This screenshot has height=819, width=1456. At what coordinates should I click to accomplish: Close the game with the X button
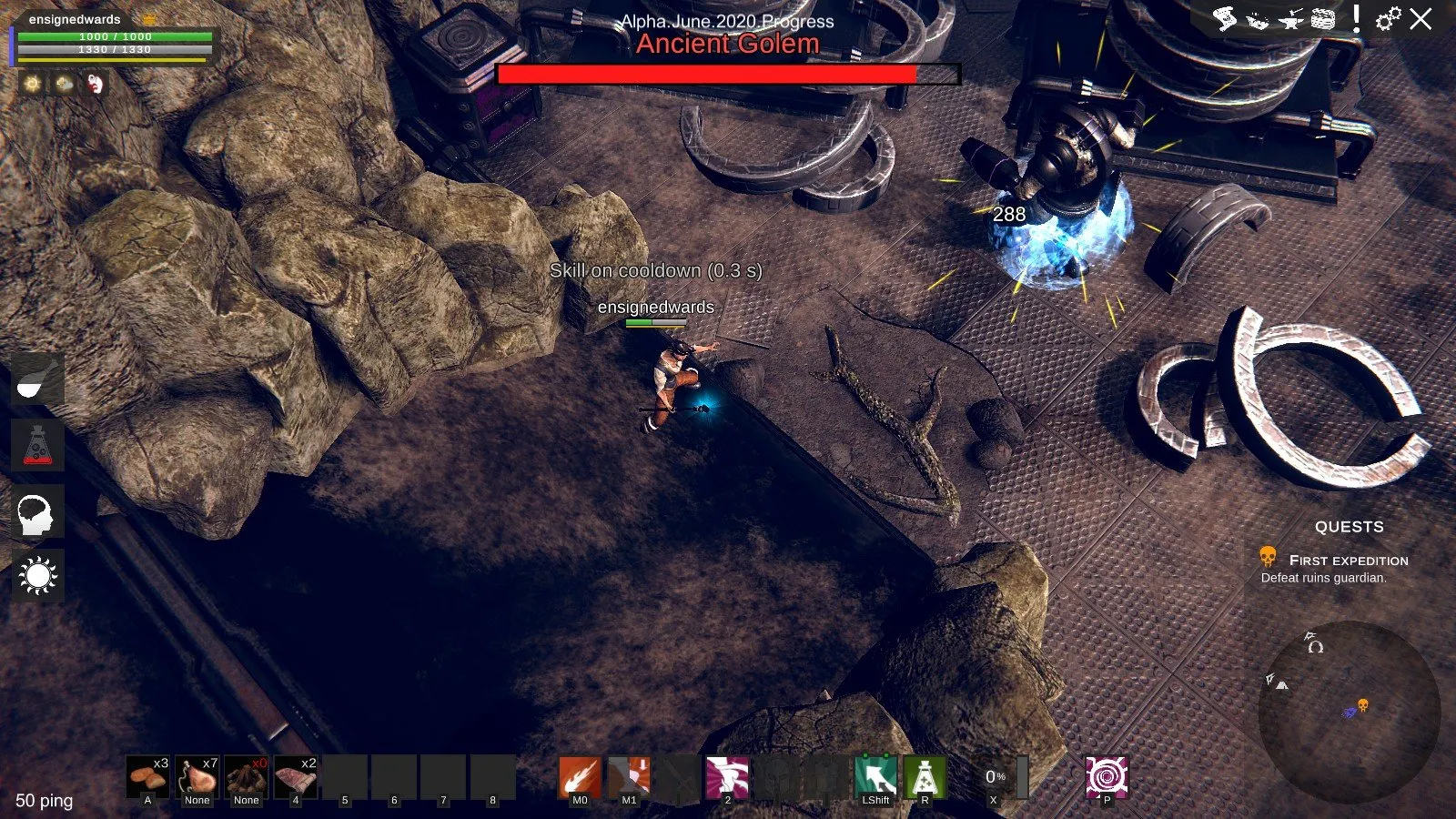click(1421, 19)
